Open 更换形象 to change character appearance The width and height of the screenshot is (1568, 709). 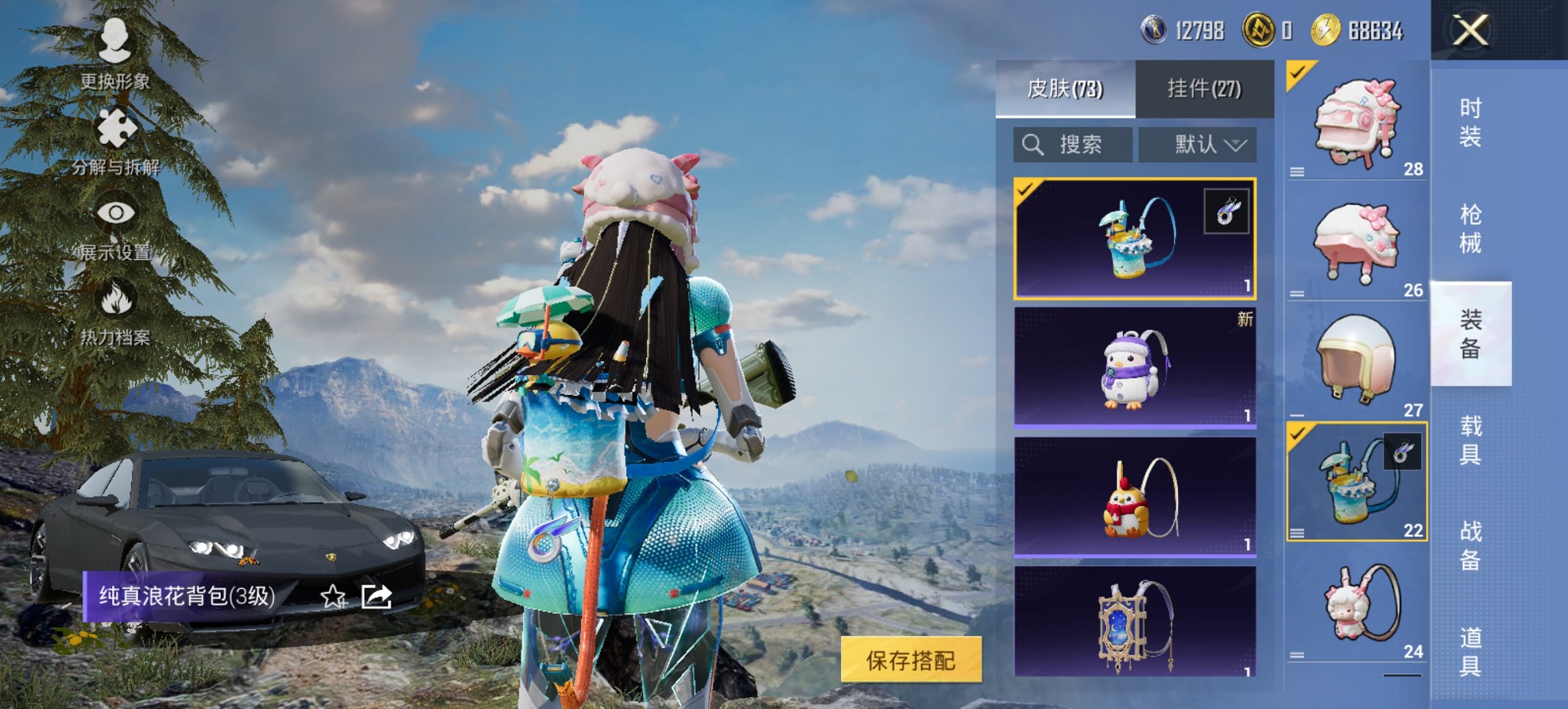(x=115, y=57)
